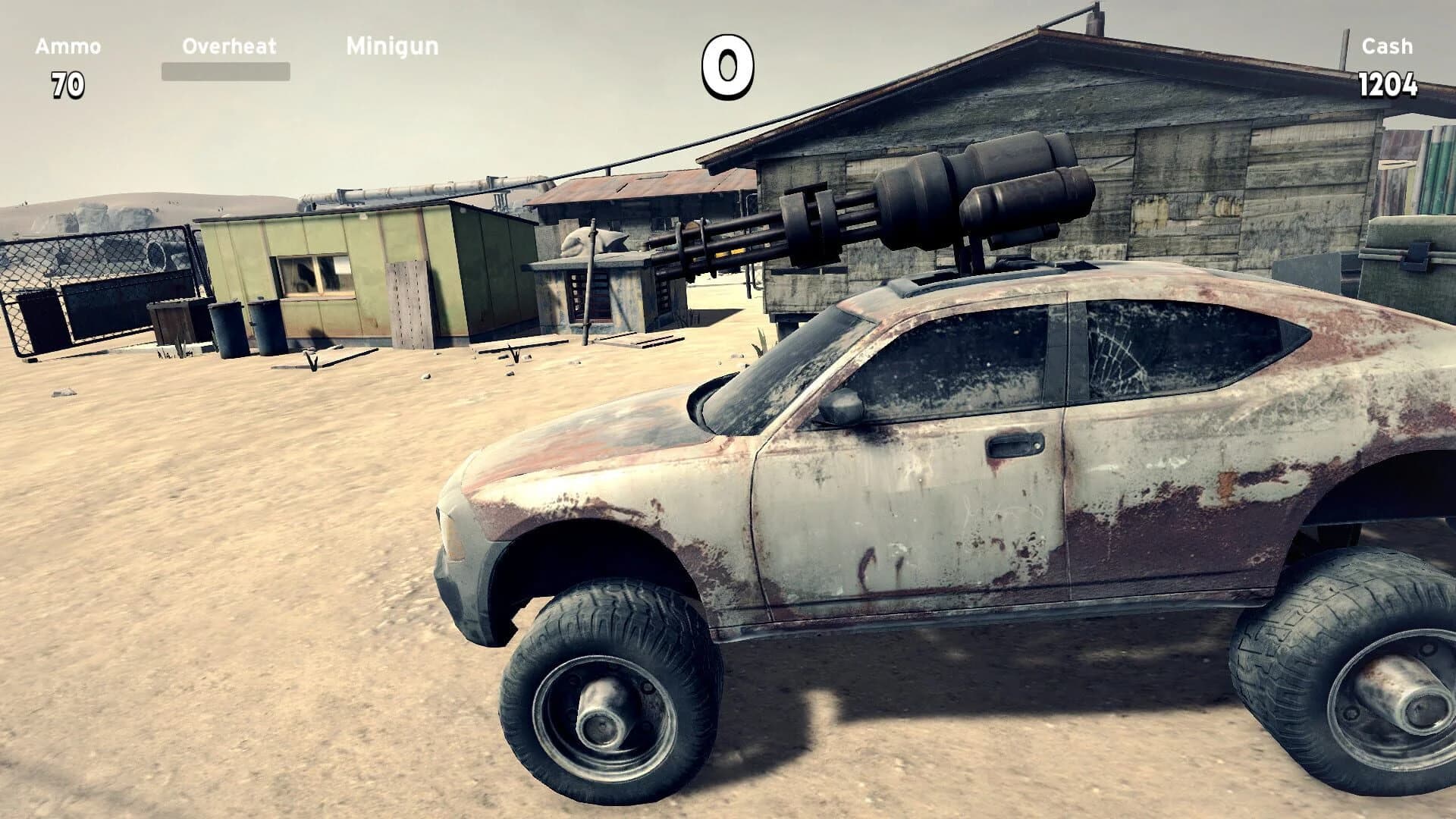Click the Overheat progress bar
This screenshot has height=819, width=1456.
pos(225,72)
